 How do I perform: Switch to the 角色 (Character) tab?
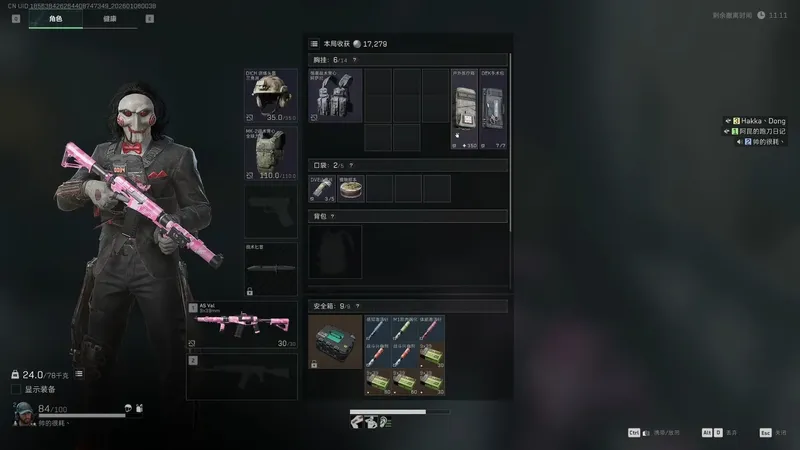(x=55, y=19)
